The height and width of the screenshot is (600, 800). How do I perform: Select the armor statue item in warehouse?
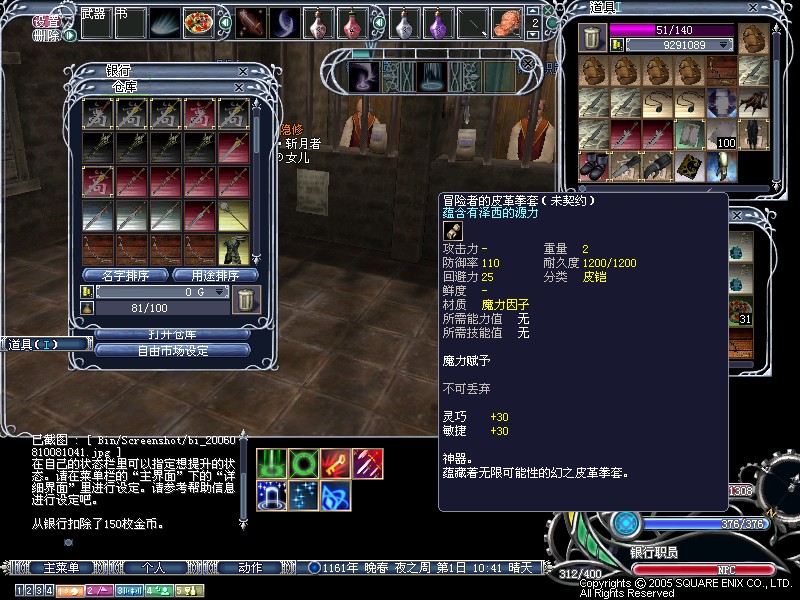pos(233,249)
